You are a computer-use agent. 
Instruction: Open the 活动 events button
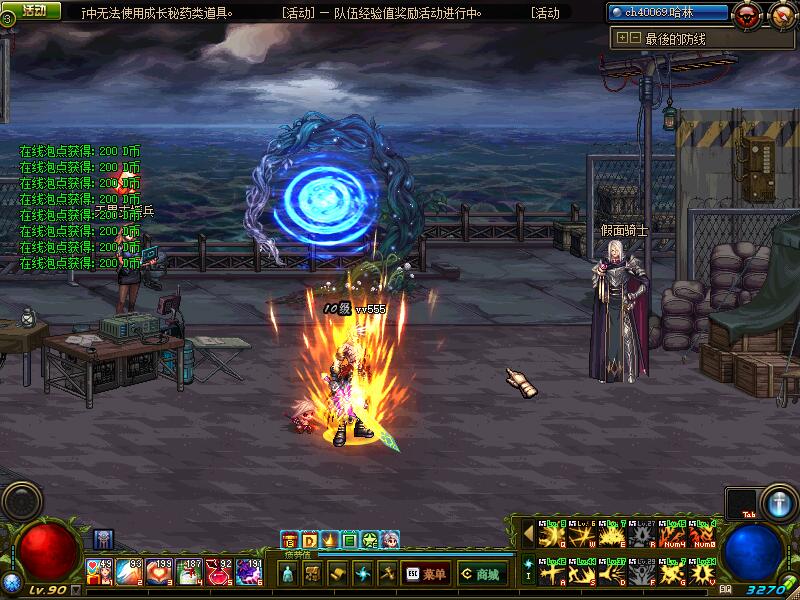click(x=34, y=11)
